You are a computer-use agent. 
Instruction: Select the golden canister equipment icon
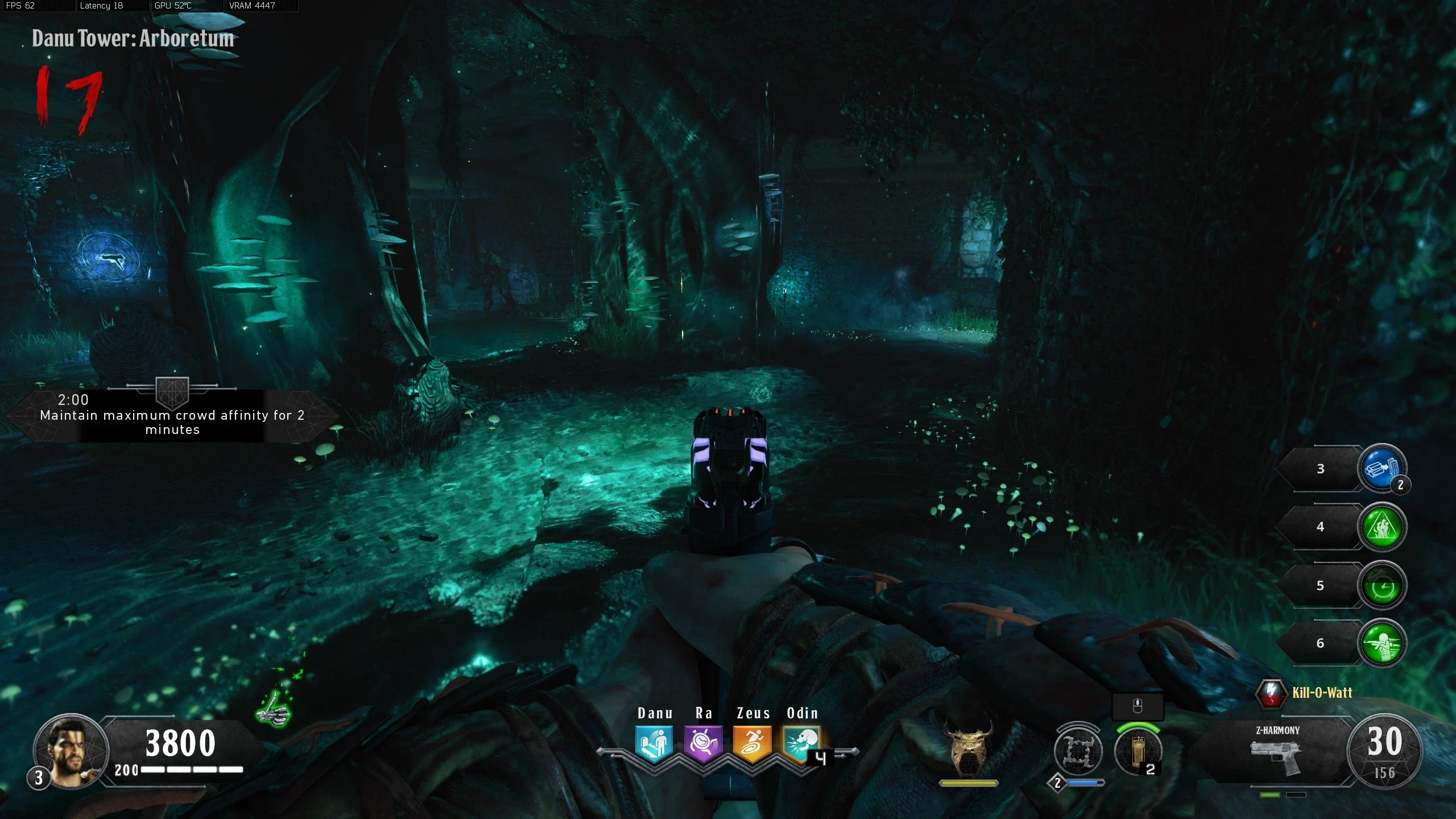[1137, 752]
